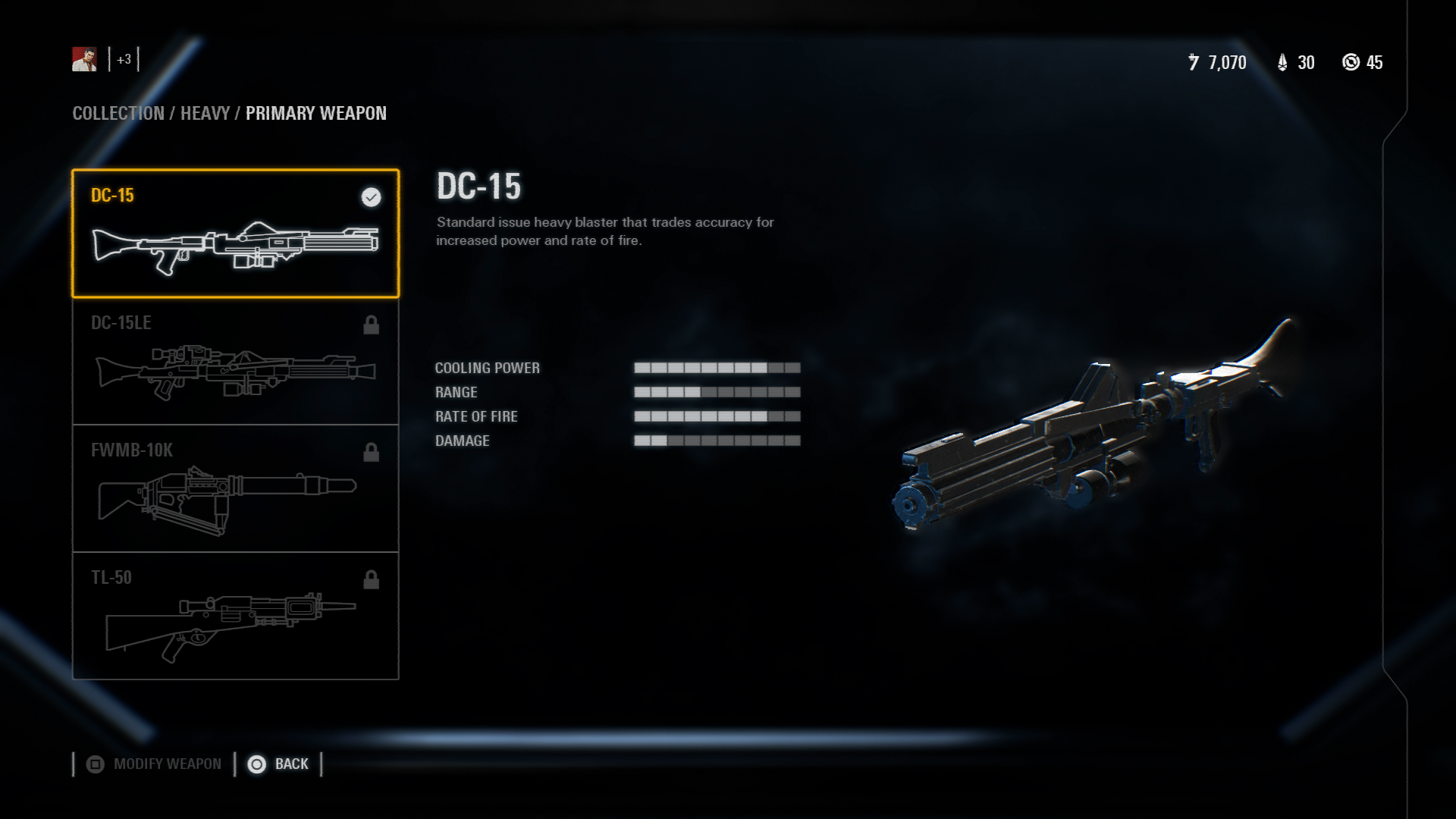Click the circle button icon beside BACK

(x=257, y=764)
